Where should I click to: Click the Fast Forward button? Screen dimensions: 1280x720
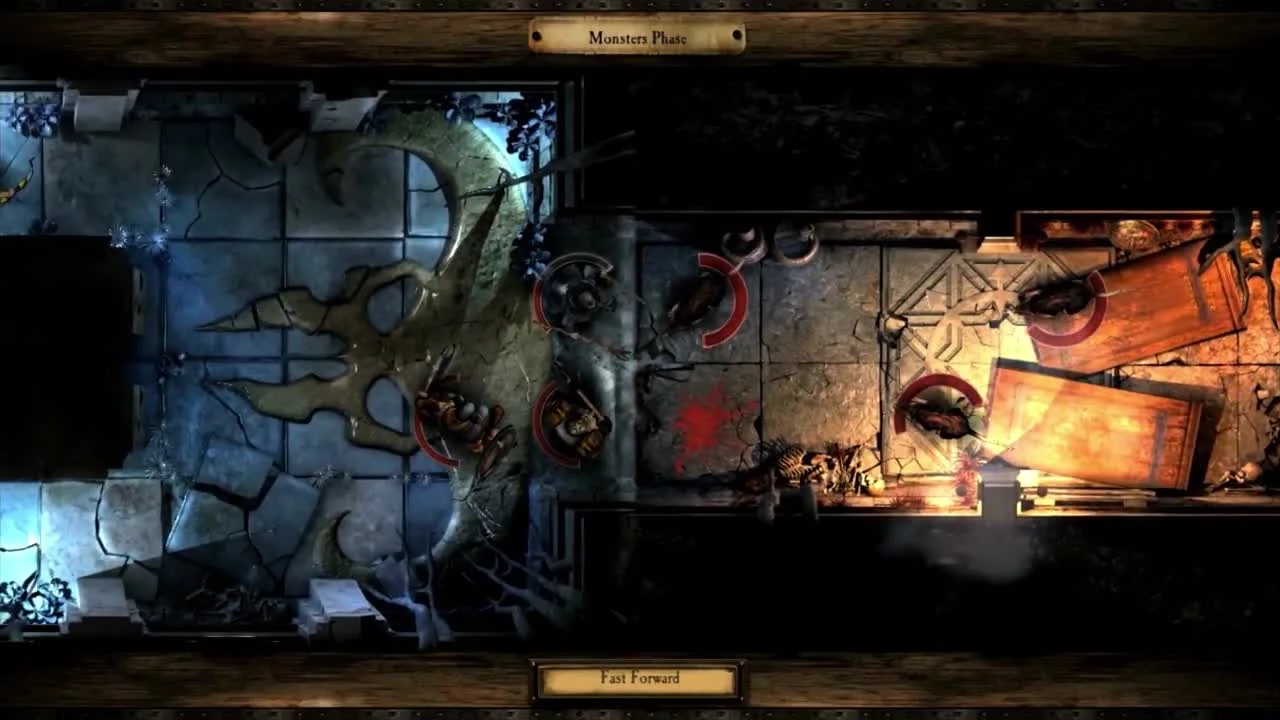(639, 678)
